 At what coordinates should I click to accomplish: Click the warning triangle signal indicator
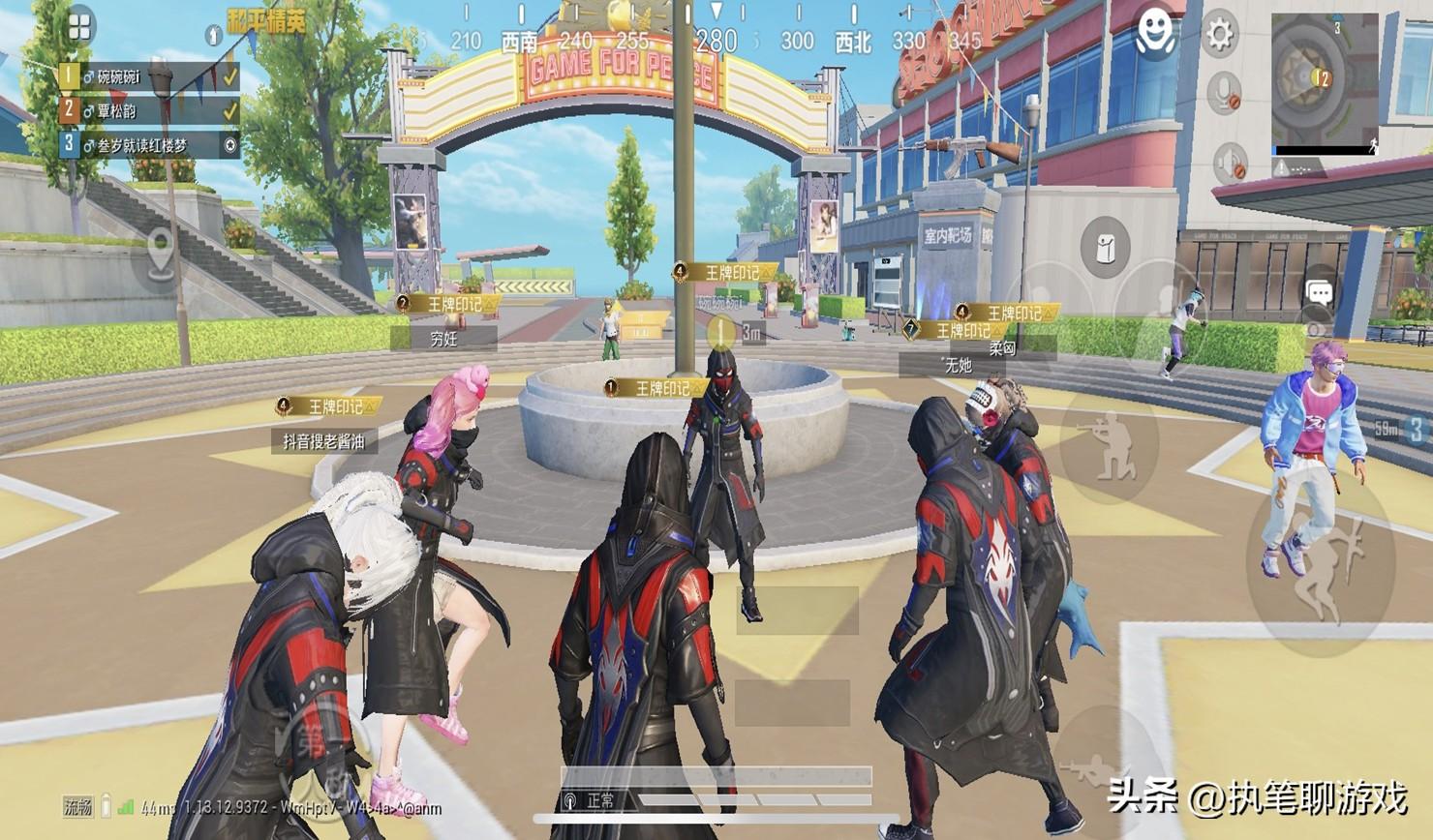tap(1283, 168)
